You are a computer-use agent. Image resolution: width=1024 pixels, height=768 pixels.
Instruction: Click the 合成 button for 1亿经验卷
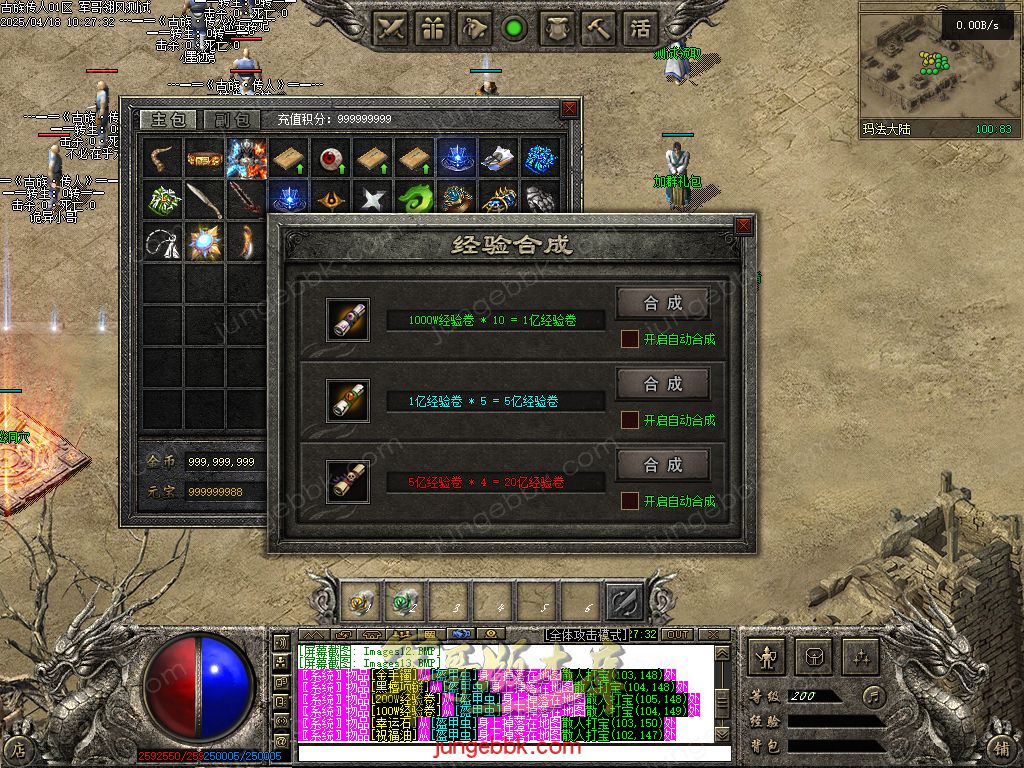(662, 303)
